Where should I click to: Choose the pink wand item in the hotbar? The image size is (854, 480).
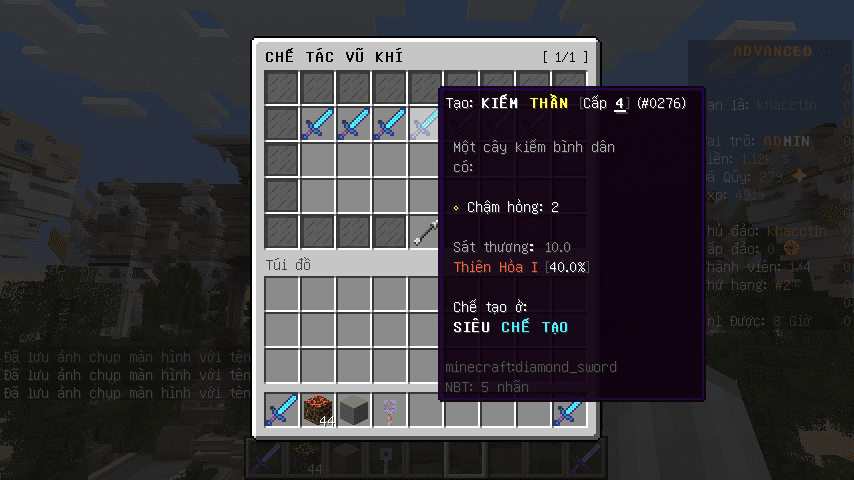390,410
